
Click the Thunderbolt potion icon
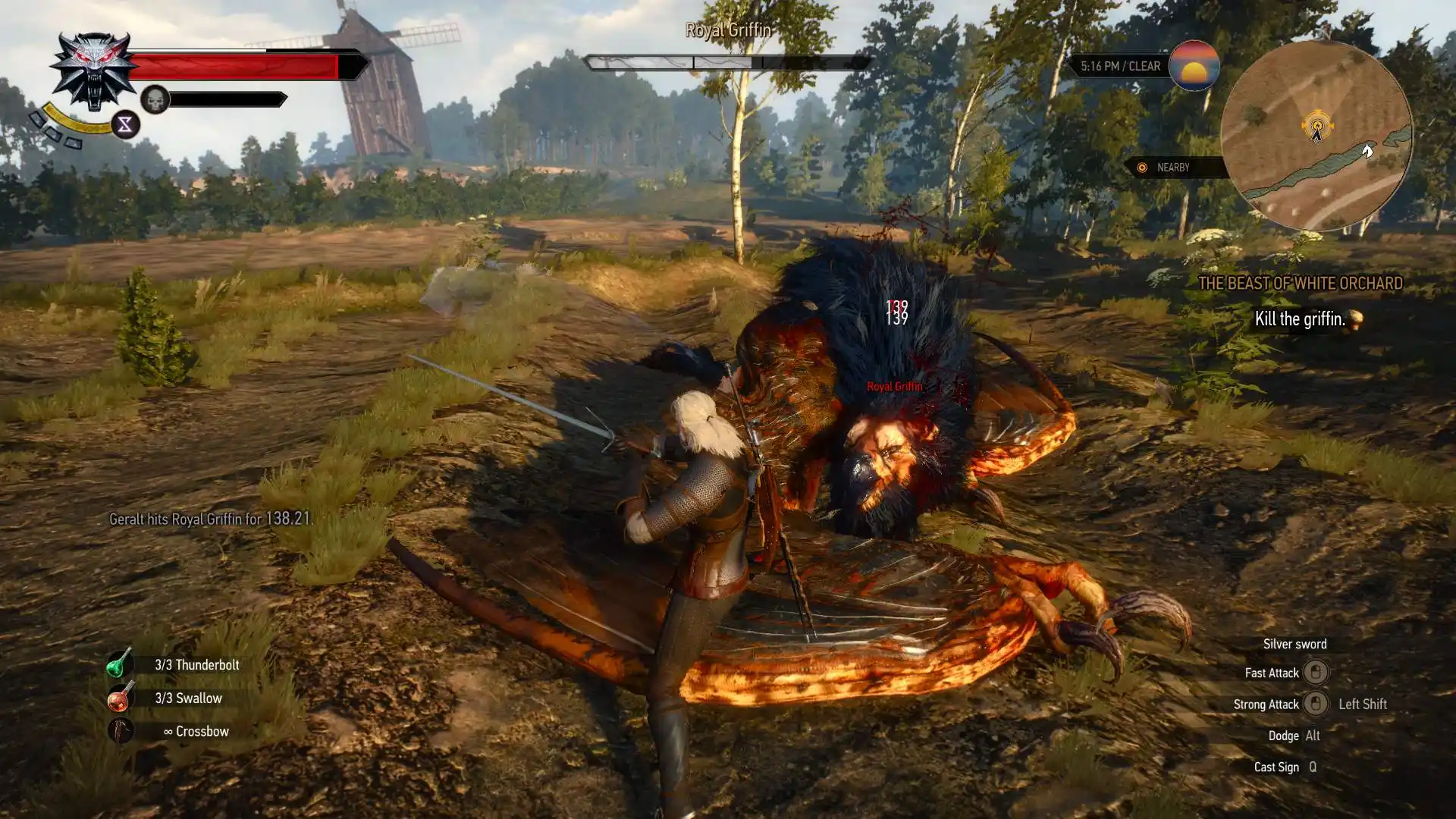(121, 665)
